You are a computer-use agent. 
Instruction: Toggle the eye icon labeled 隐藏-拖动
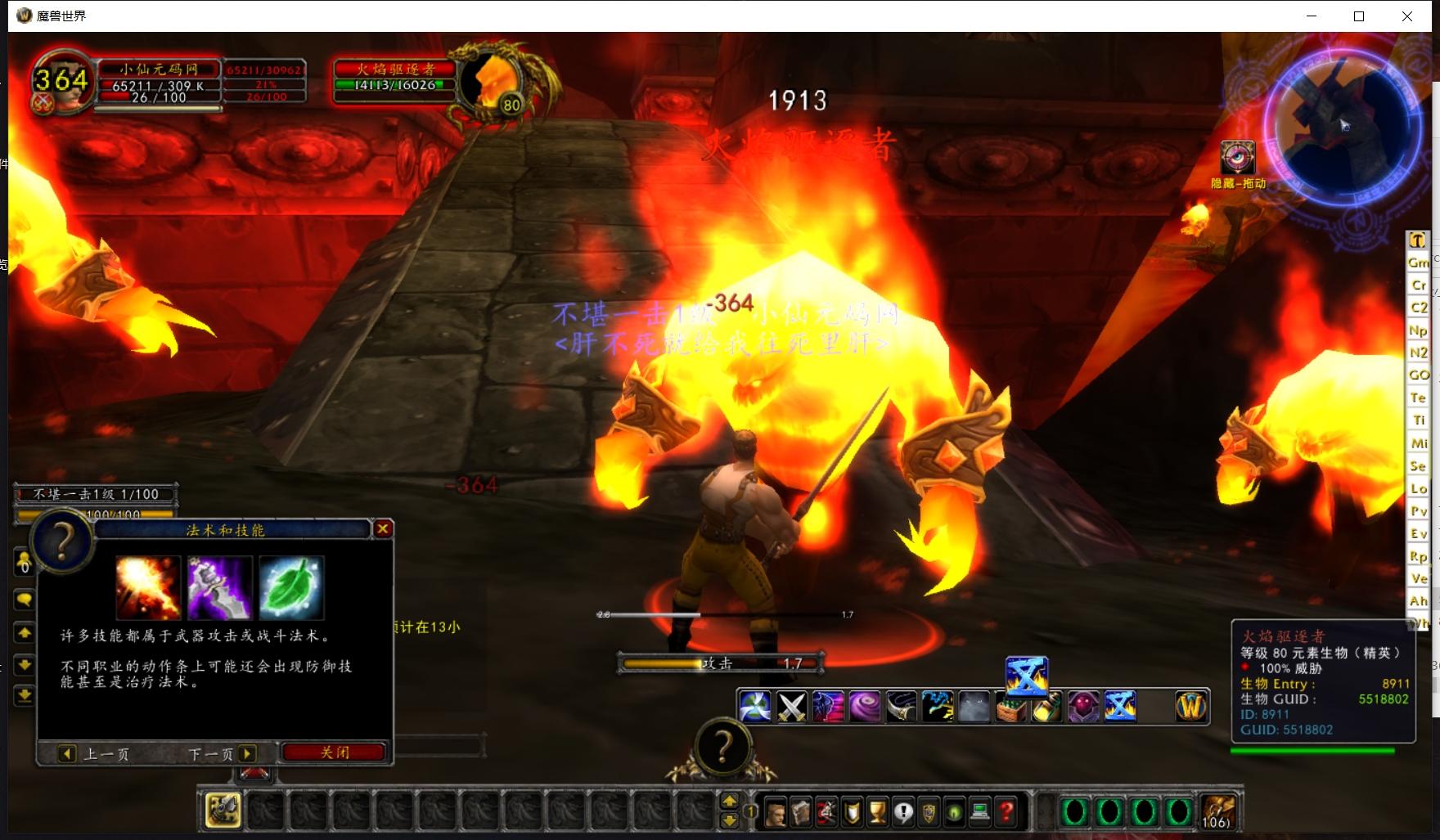point(1237,157)
